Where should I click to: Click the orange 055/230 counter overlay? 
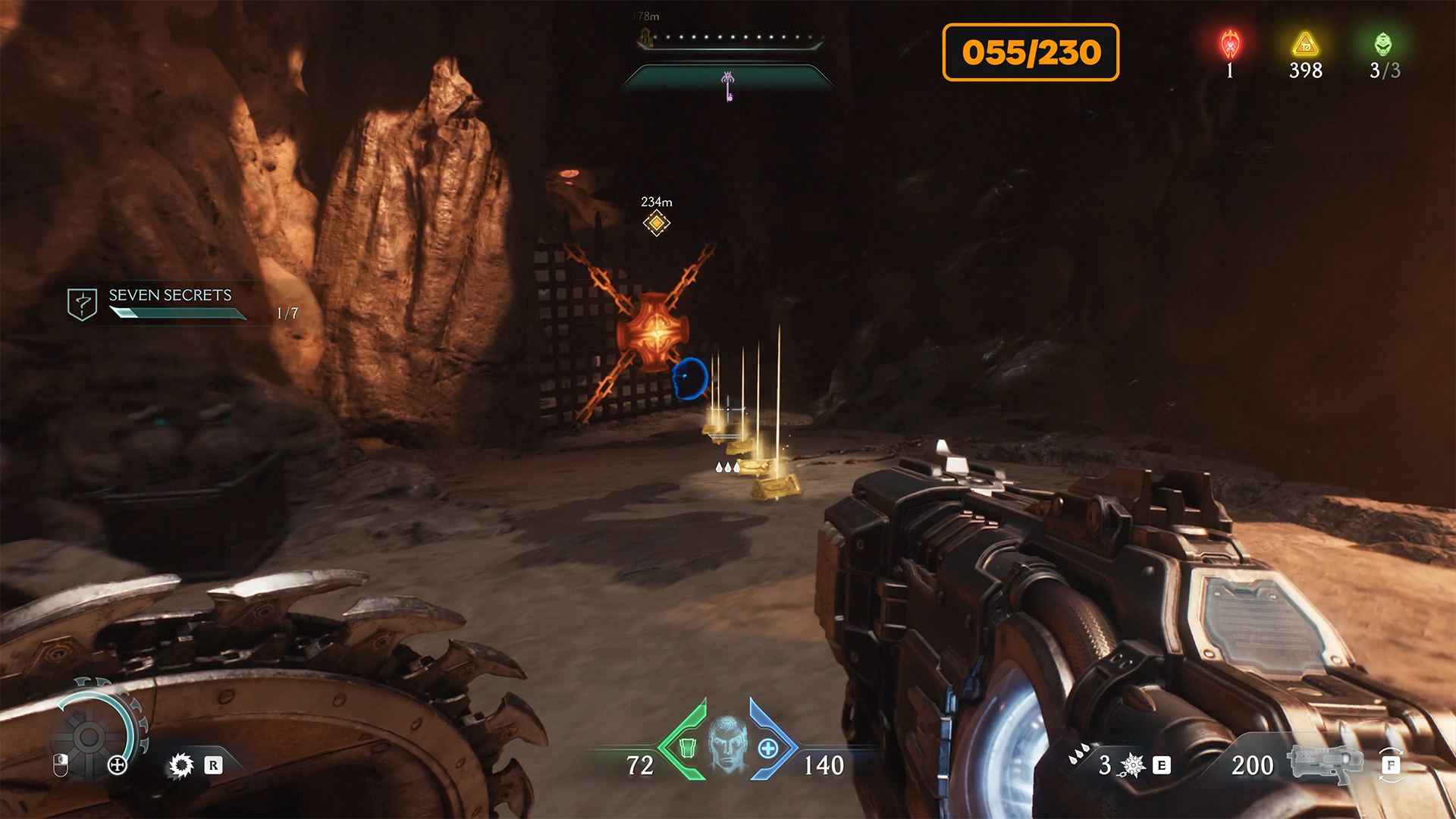[1031, 52]
